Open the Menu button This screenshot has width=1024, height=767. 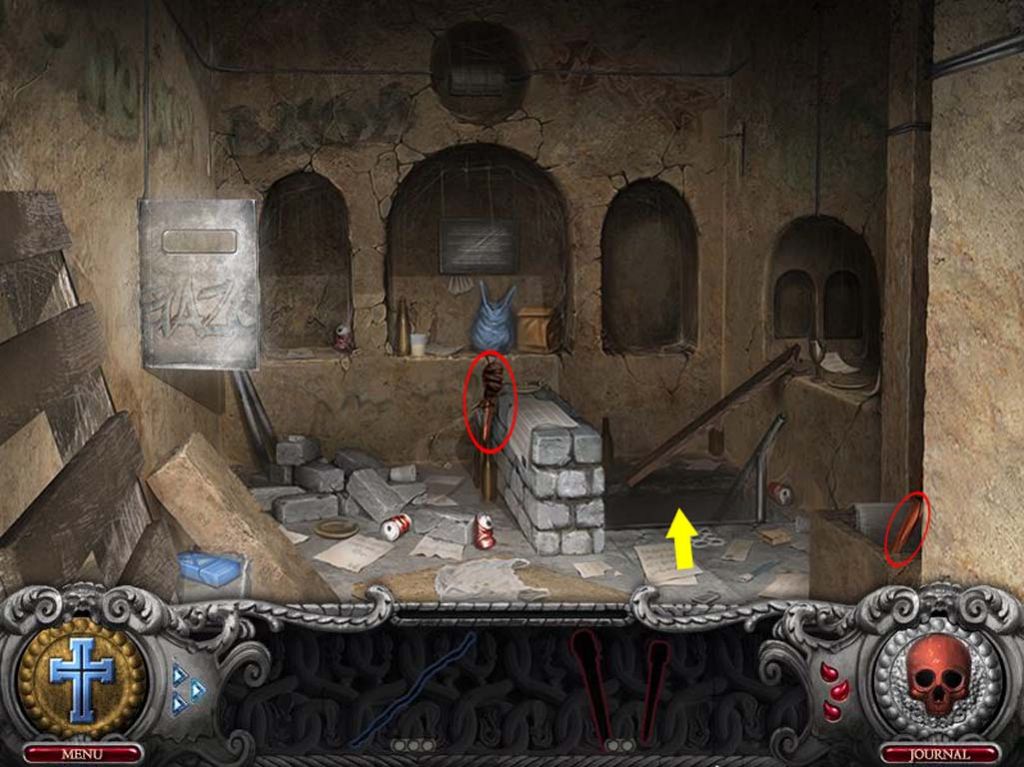(82, 753)
